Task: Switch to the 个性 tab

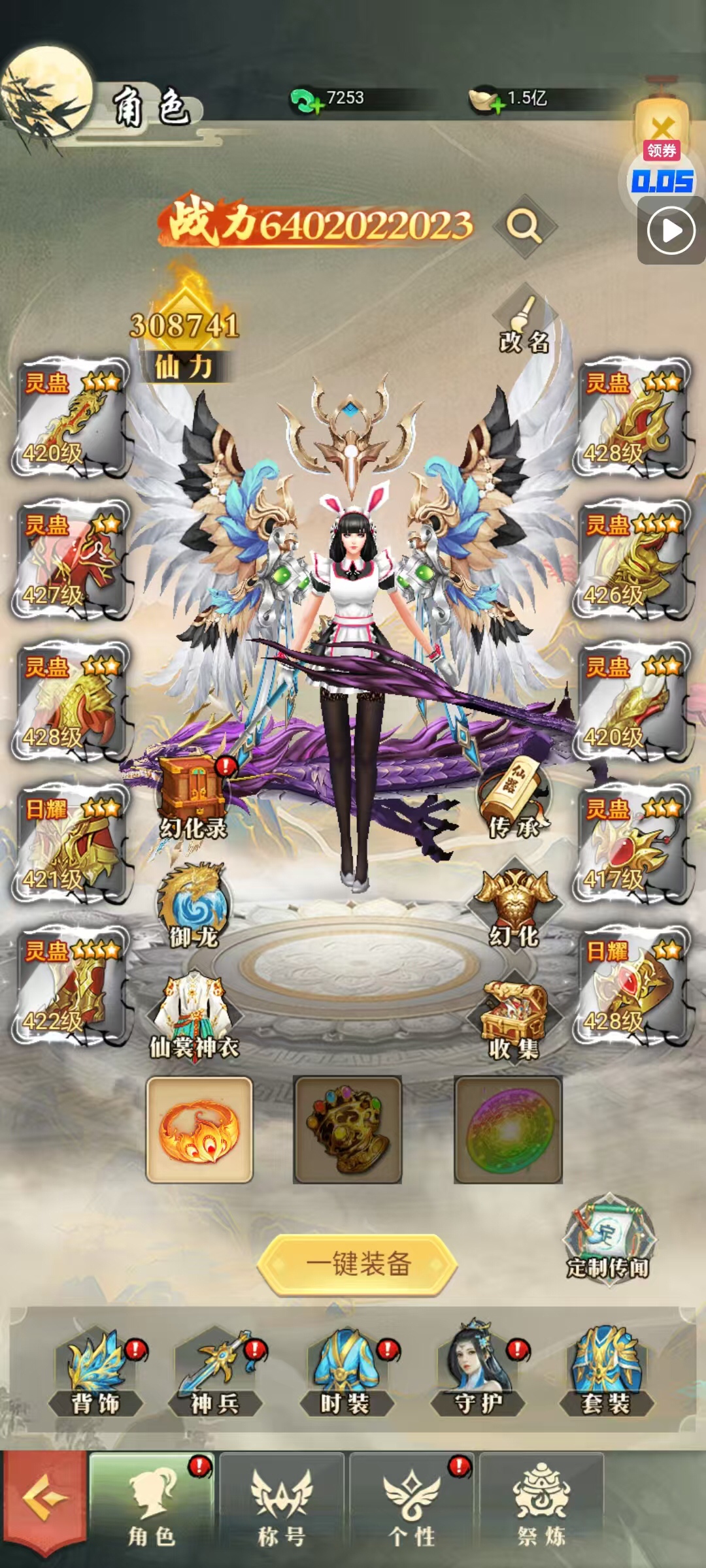Action: tap(411, 1508)
